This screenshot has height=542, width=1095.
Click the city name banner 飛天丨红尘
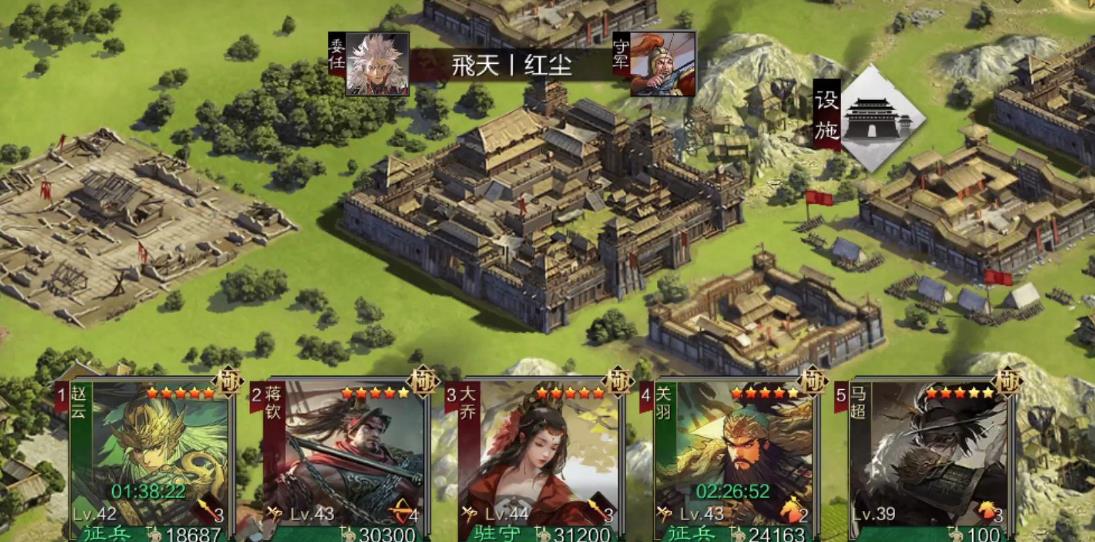[x=512, y=65]
